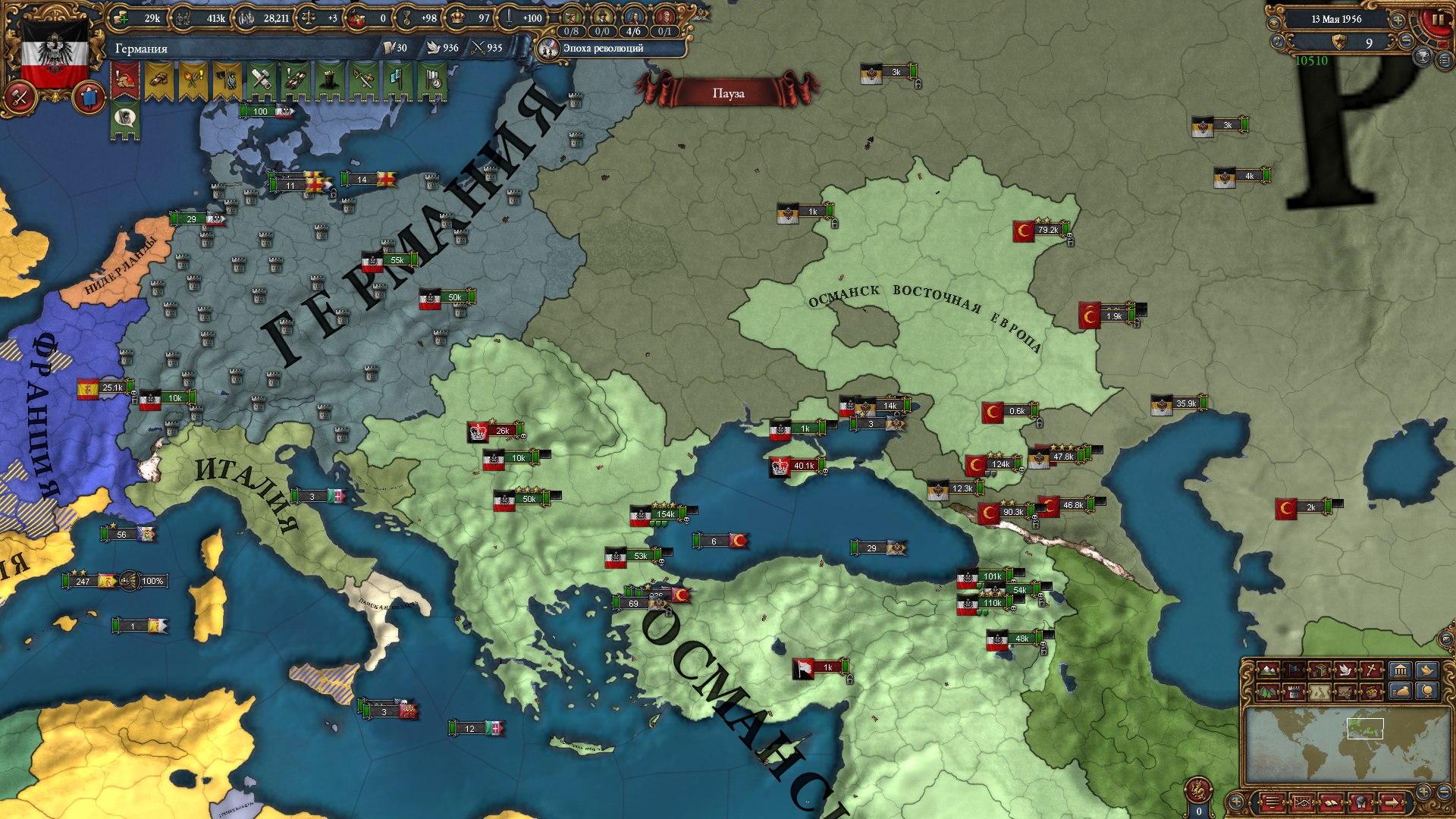Switch to the terrain map mode
The width and height of the screenshot is (1456, 819).
(x=1267, y=670)
